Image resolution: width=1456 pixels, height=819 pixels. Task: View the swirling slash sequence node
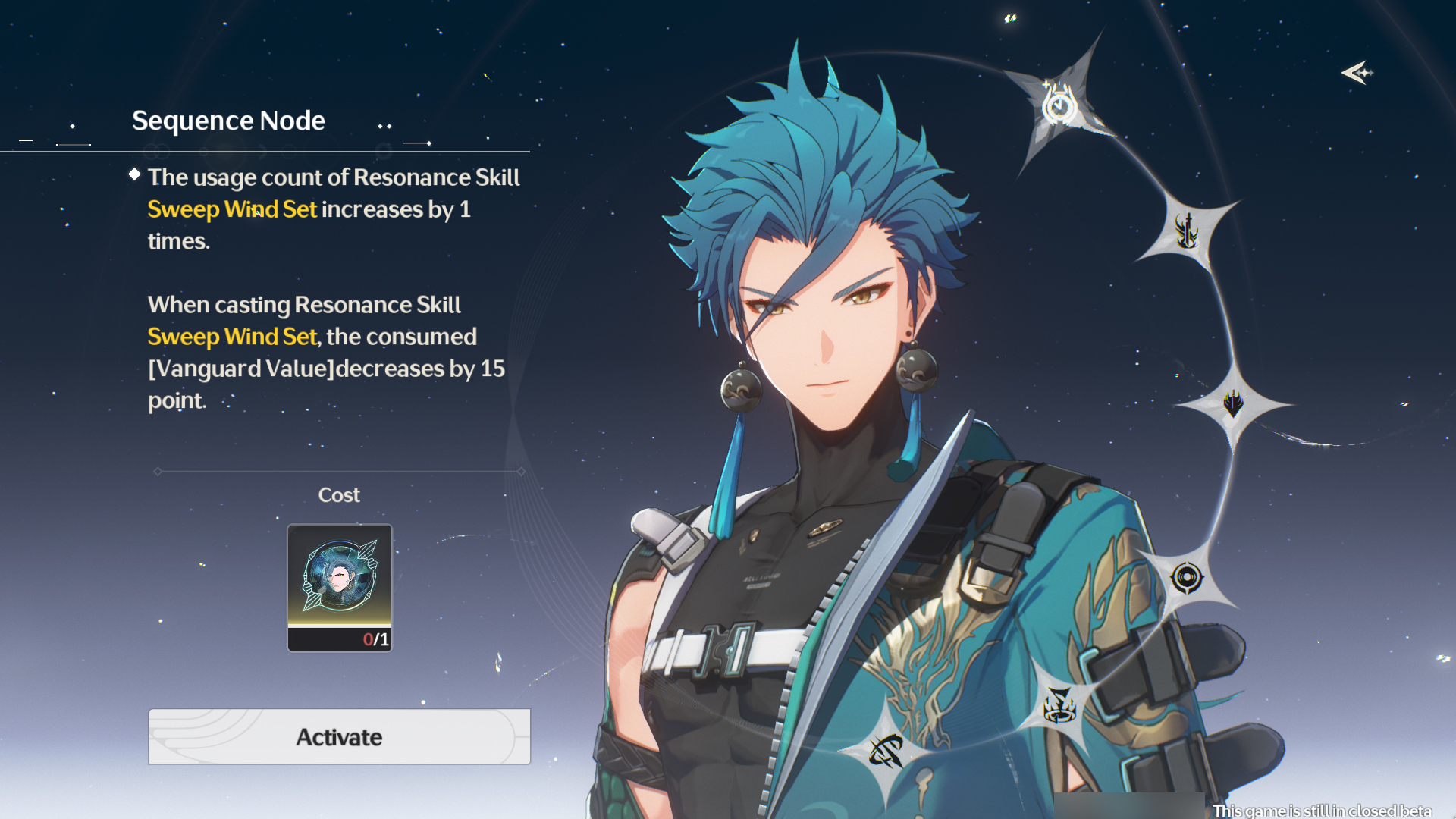[x=886, y=752]
